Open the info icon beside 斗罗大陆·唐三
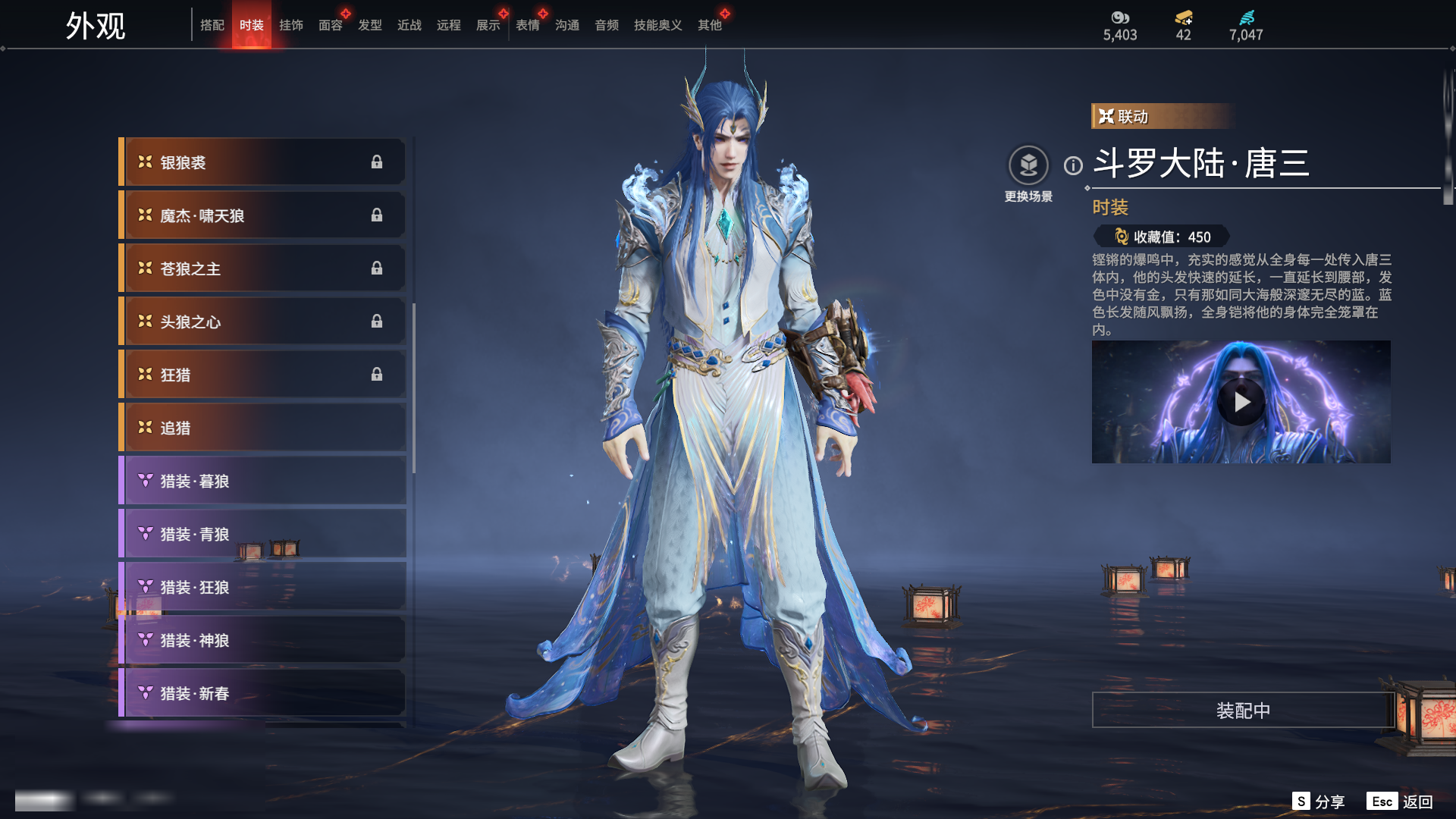1456x819 pixels. point(1073,165)
